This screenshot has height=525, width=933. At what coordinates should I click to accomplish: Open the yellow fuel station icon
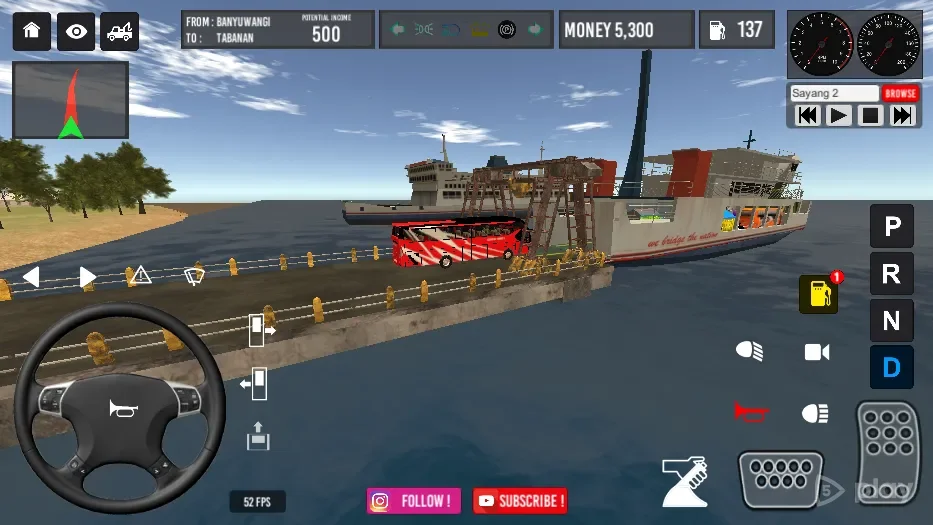pos(818,294)
